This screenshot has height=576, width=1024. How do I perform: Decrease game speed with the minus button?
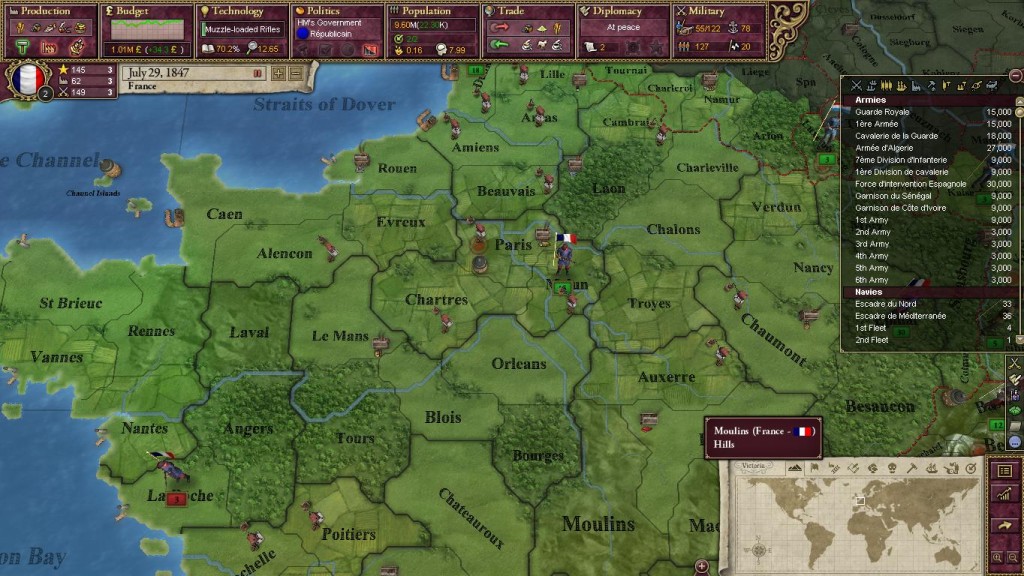point(296,73)
